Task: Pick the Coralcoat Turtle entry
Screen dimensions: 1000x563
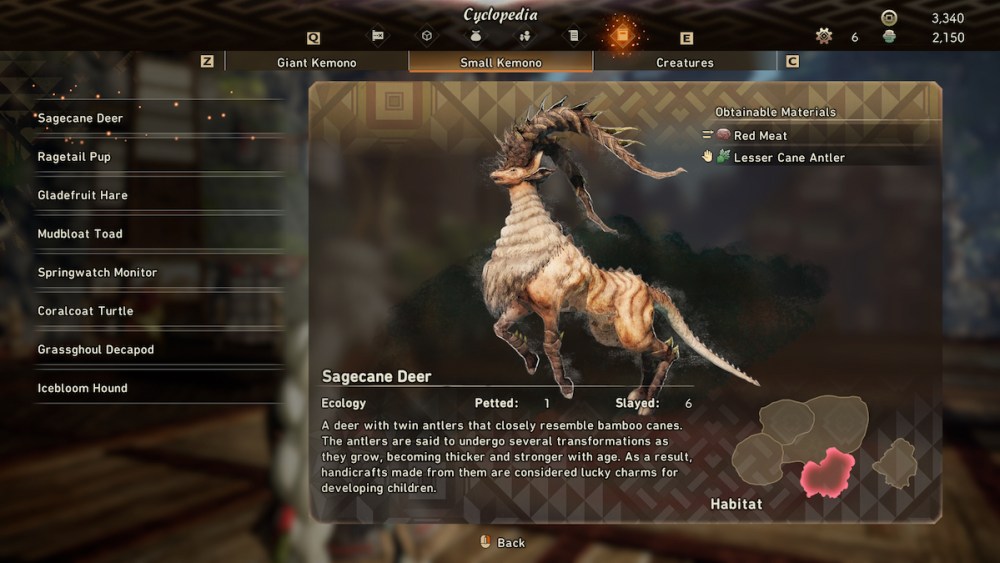Action: (x=85, y=311)
